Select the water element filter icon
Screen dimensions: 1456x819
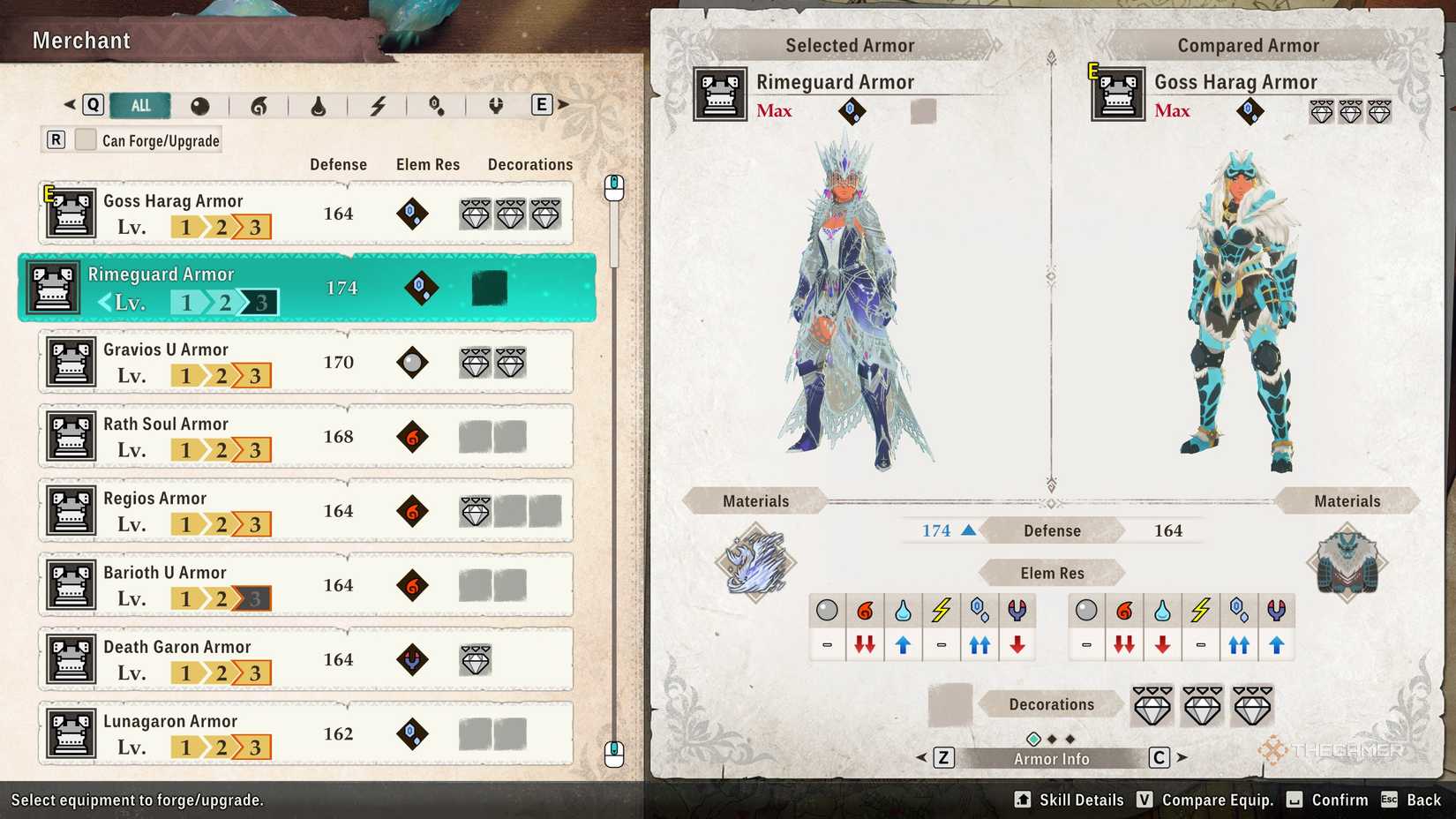(319, 107)
